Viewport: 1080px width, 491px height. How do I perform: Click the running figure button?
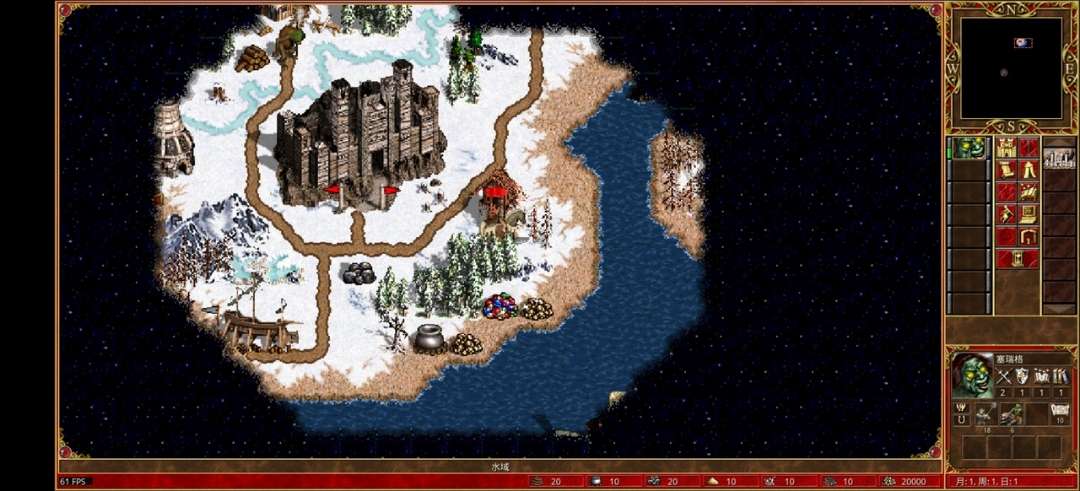[x=1006, y=214]
